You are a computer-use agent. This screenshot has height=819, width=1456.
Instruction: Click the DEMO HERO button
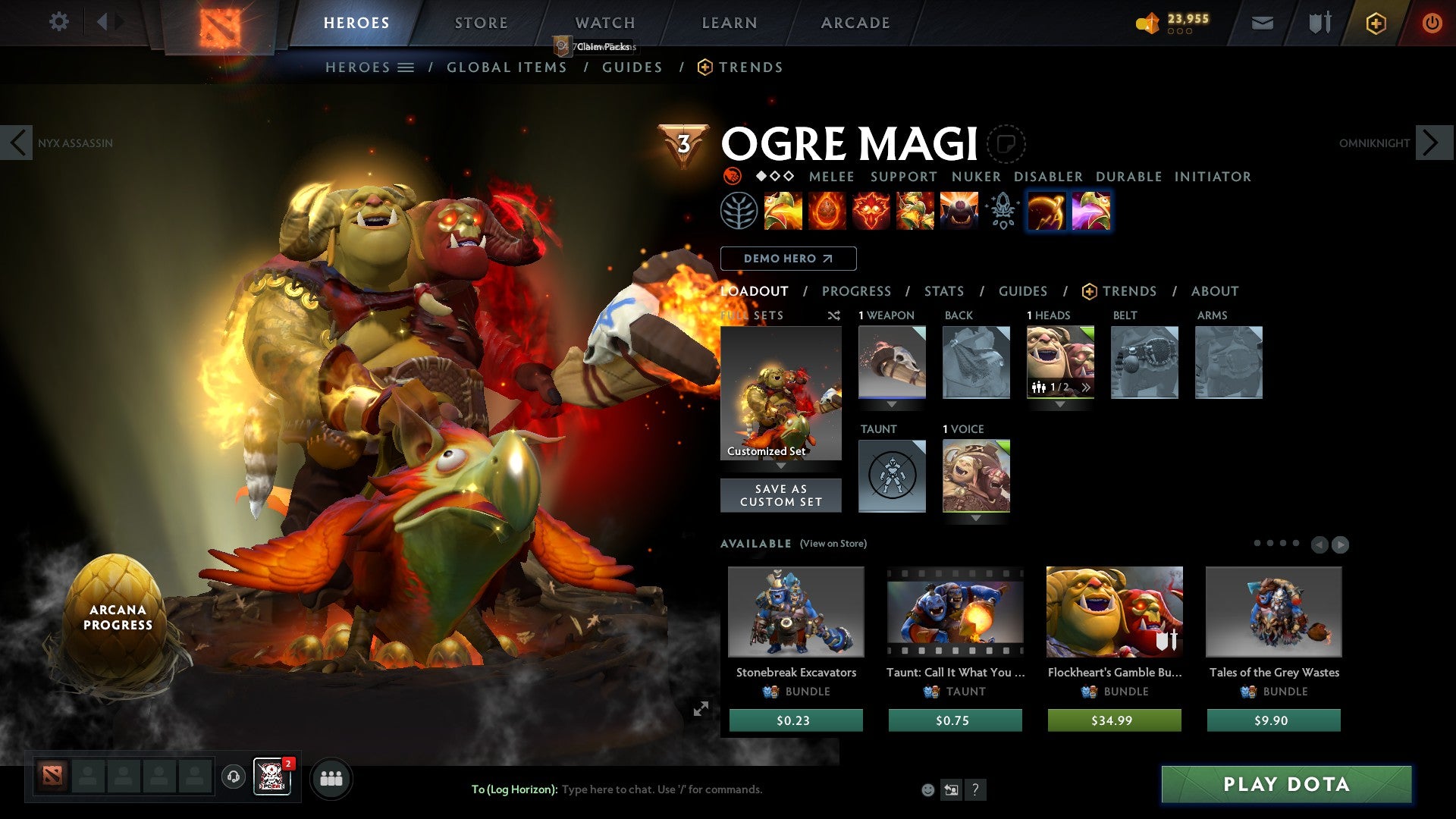click(x=789, y=258)
